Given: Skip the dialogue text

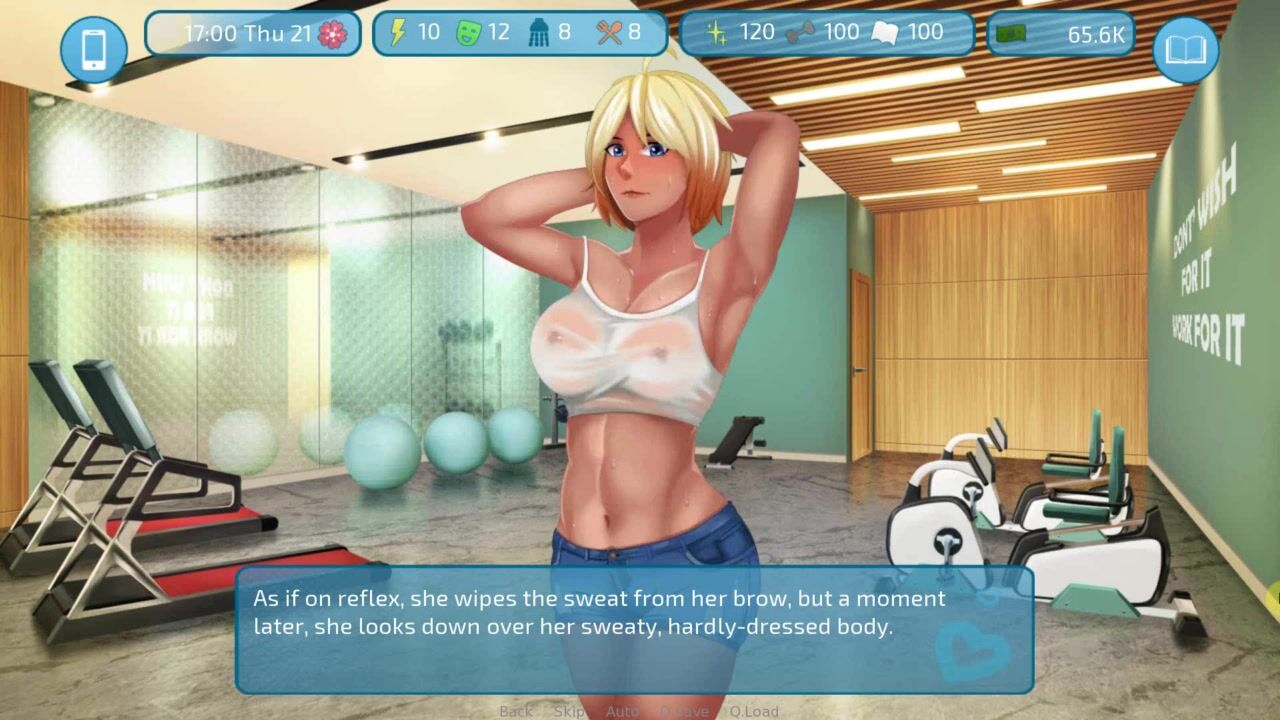Looking at the screenshot, I should [x=570, y=711].
